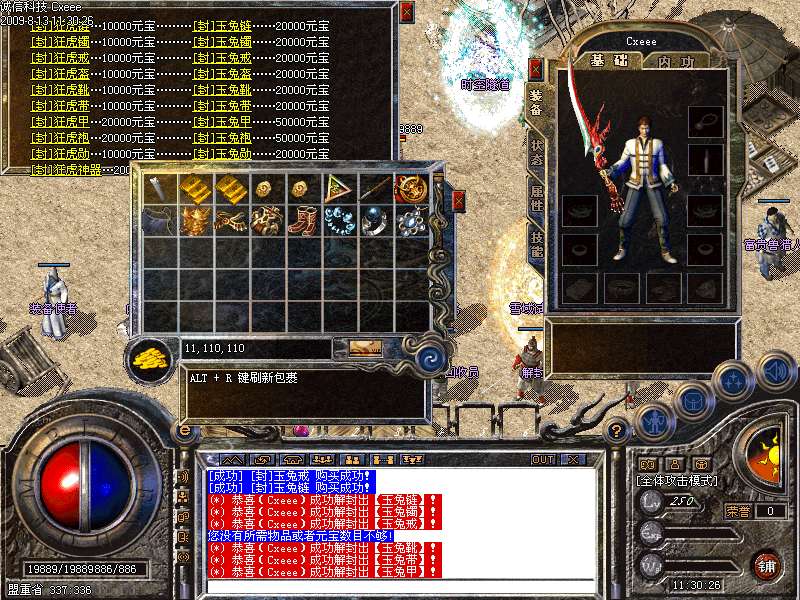Choose the blue bead bracelet item
The image size is (800, 600).
338,220
